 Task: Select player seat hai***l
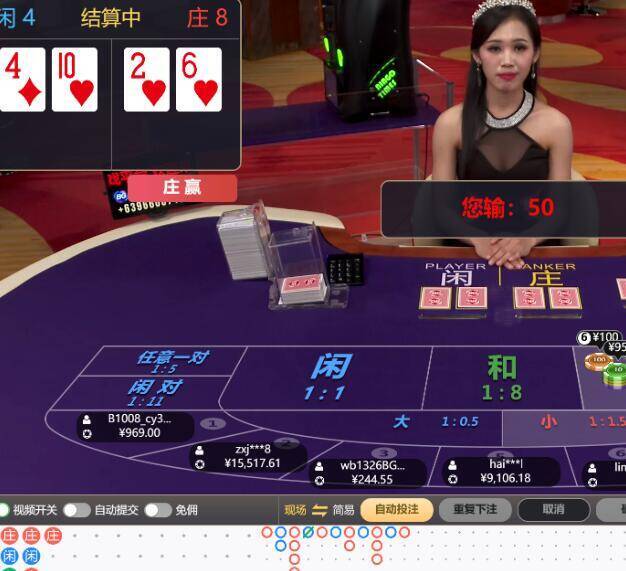(502, 470)
